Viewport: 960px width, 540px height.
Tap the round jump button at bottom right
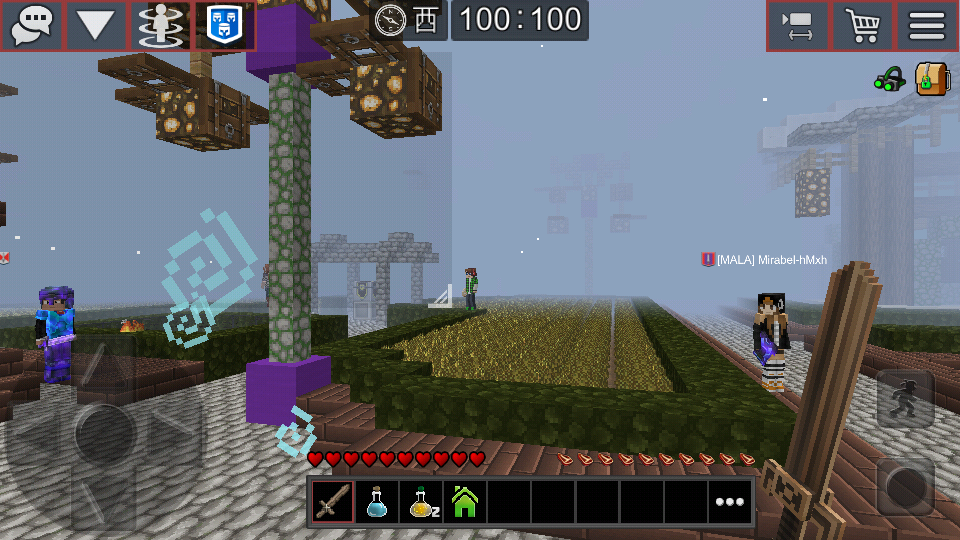click(x=905, y=486)
